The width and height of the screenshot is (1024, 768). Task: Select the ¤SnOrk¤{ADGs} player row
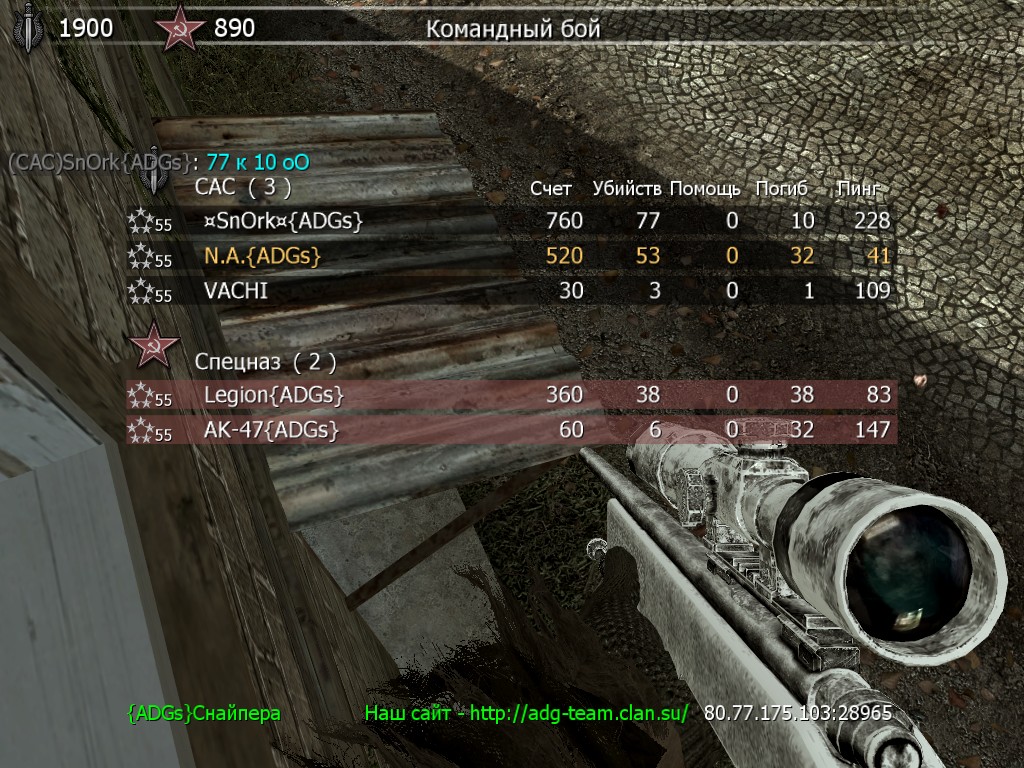click(283, 220)
